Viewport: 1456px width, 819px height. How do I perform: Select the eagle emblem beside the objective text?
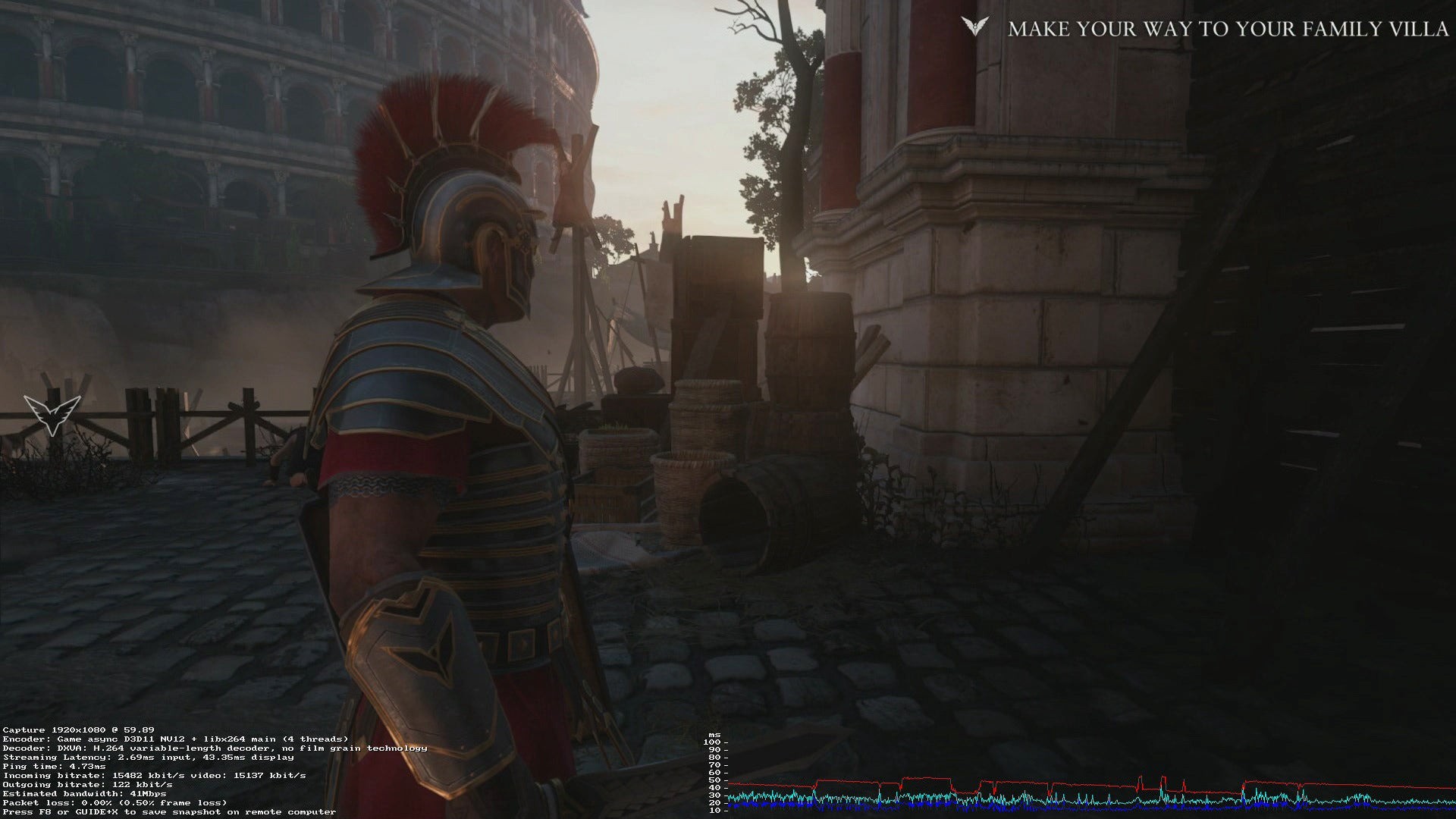974,27
